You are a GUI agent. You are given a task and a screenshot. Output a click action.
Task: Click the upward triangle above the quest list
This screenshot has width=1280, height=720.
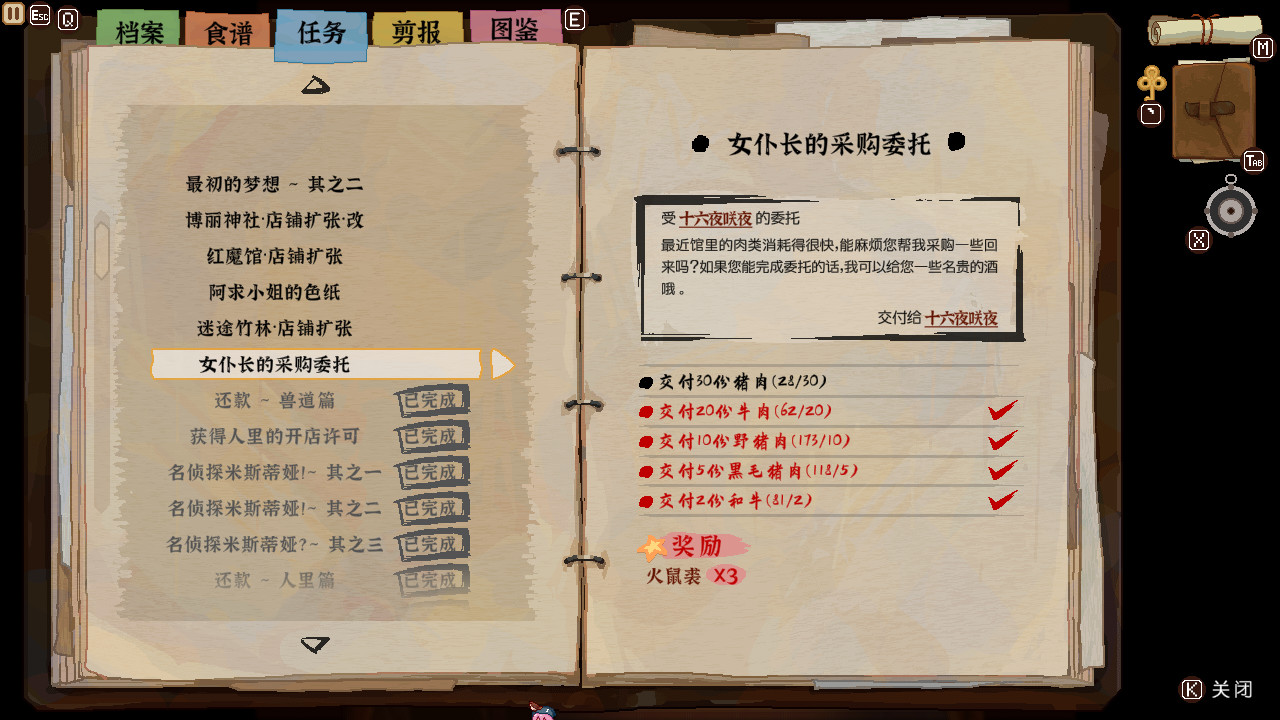coord(317,86)
